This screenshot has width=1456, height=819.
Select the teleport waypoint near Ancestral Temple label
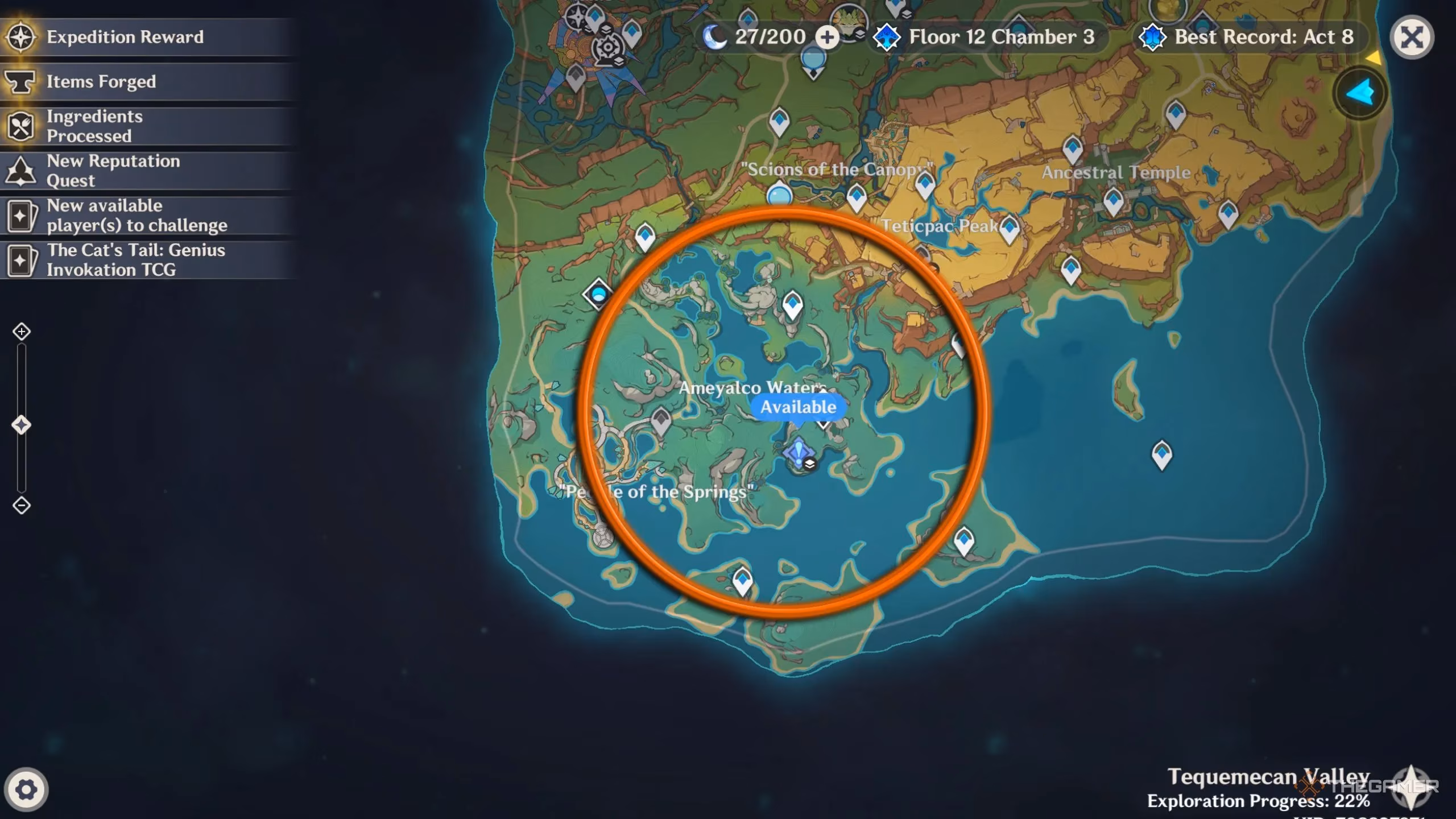(1113, 201)
